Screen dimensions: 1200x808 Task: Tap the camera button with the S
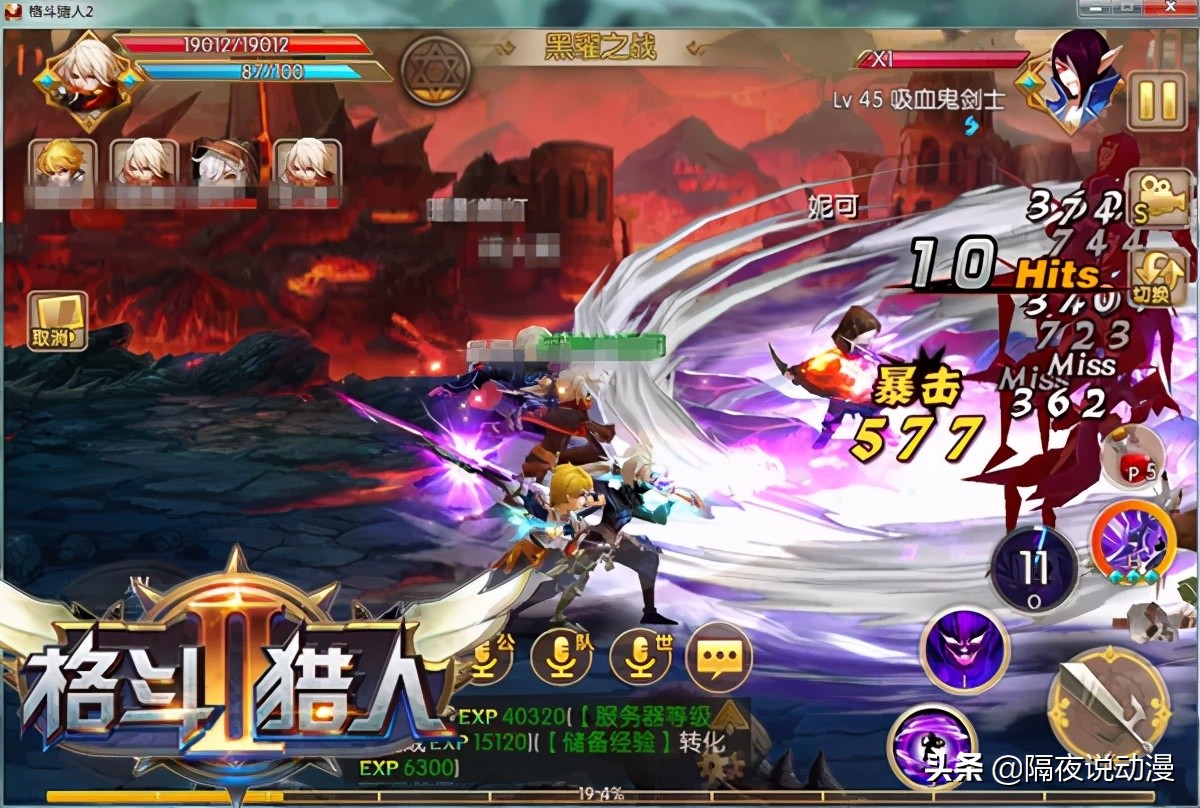(x=1157, y=203)
